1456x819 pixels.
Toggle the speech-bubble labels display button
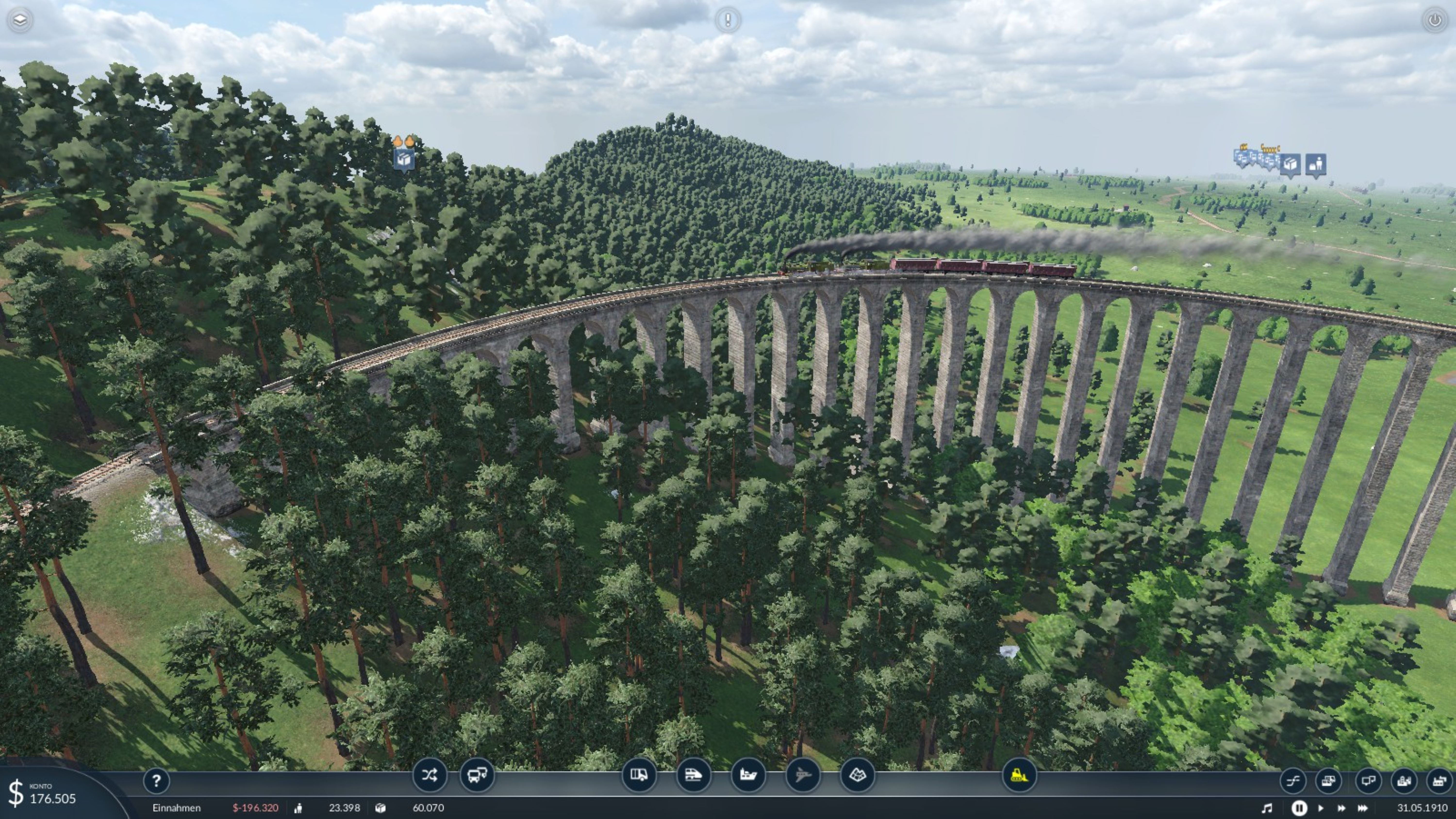click(1368, 781)
